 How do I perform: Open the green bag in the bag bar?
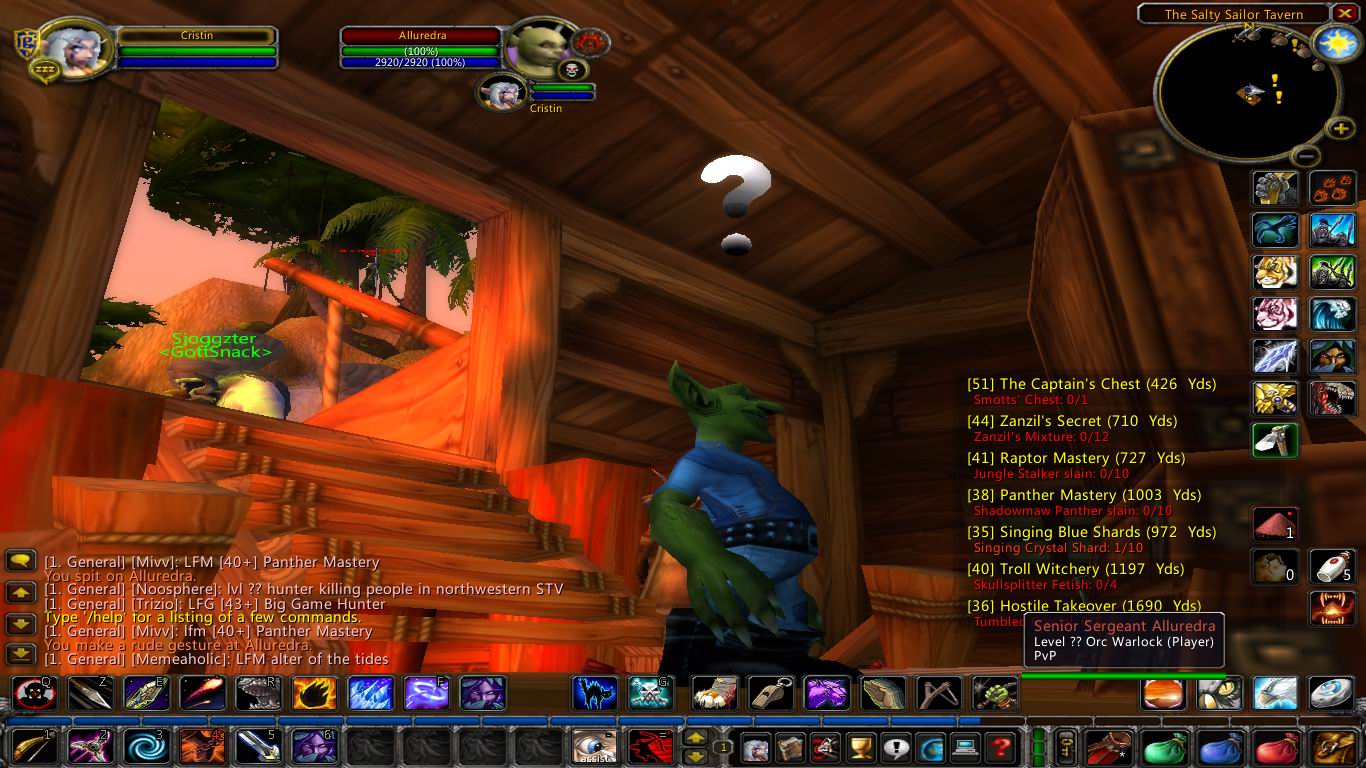click(1164, 748)
